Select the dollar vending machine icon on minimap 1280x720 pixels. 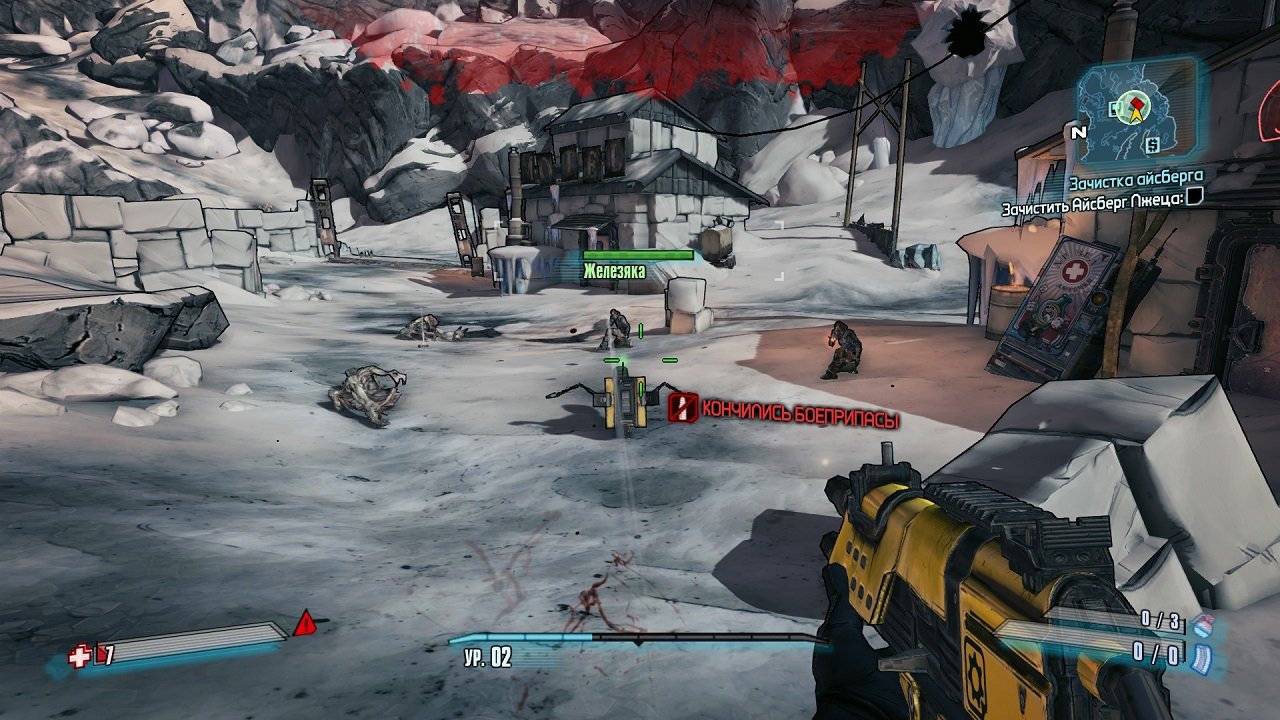[x=1152, y=145]
